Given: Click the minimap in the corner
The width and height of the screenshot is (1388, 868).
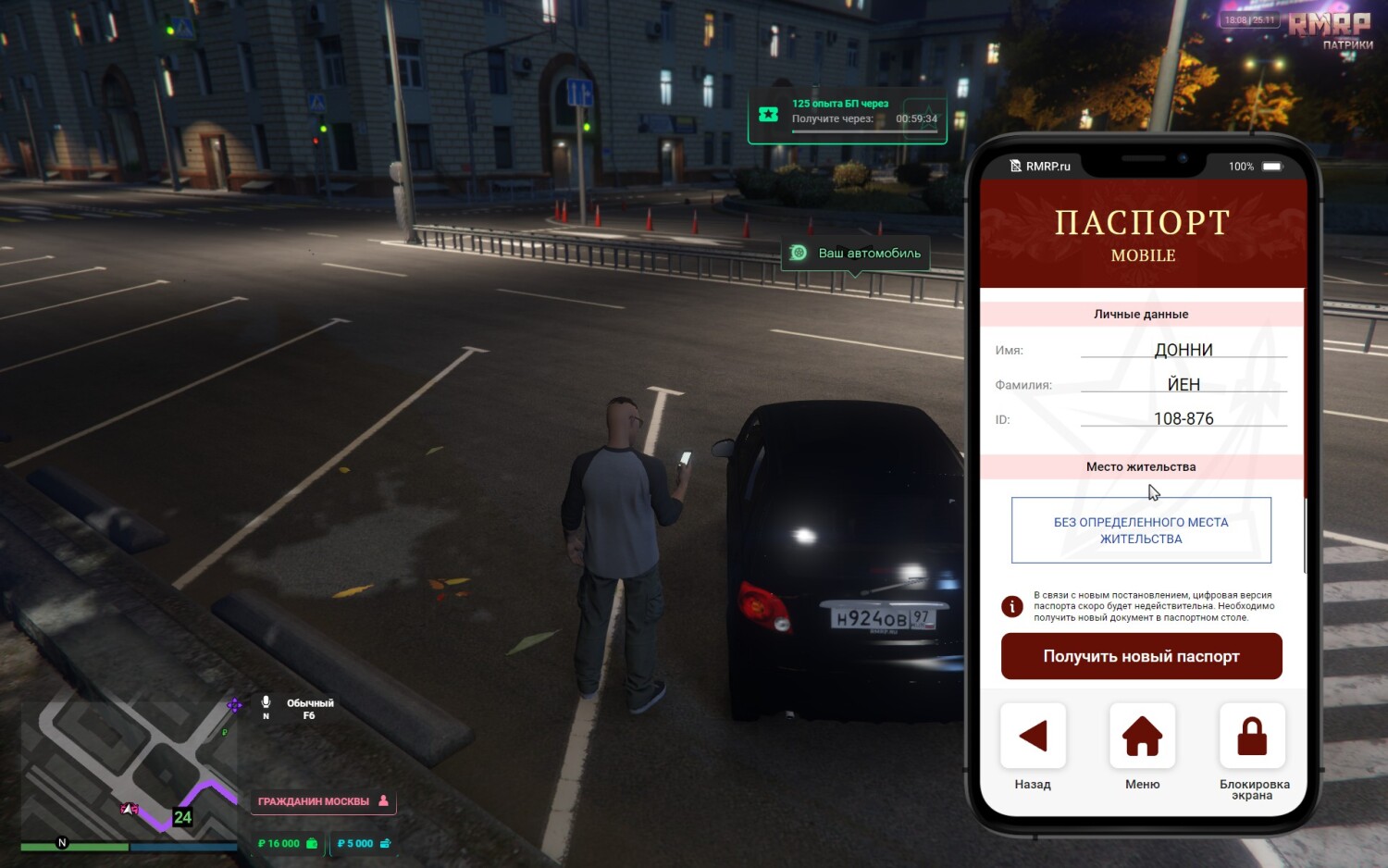Looking at the screenshot, I should pyautogui.click(x=130, y=773).
